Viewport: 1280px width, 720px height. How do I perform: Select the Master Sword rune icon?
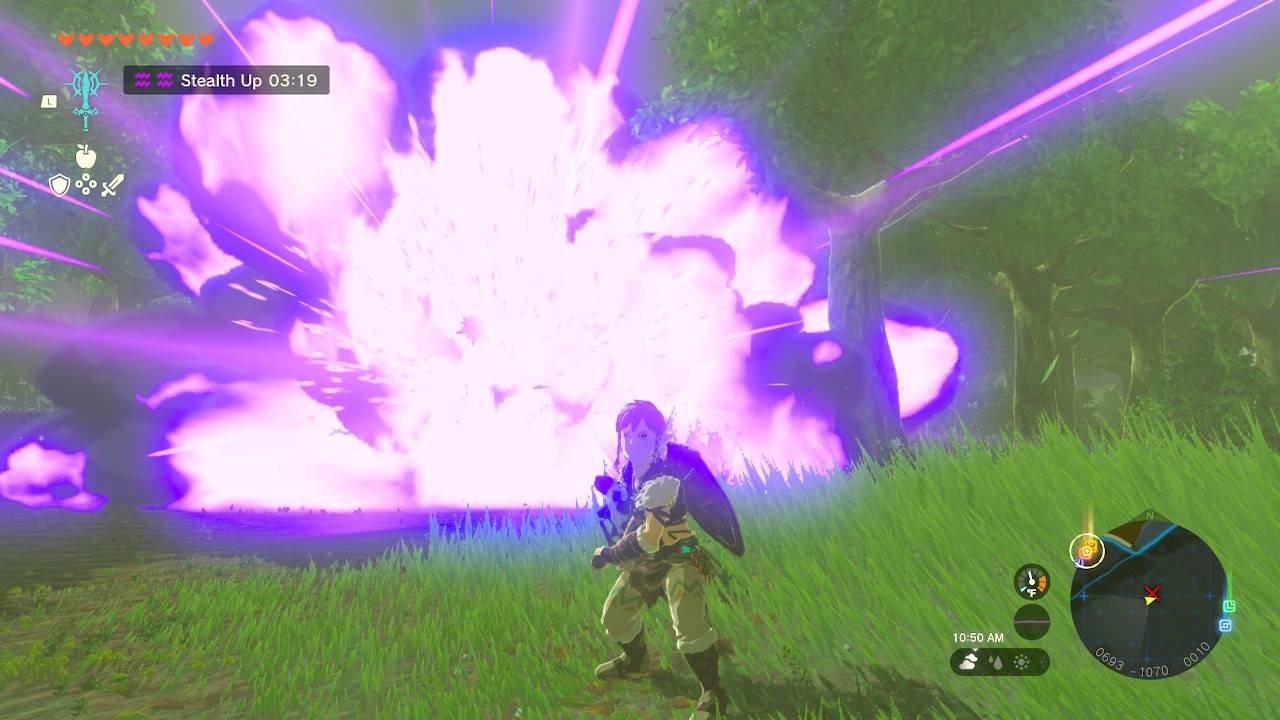click(x=85, y=97)
